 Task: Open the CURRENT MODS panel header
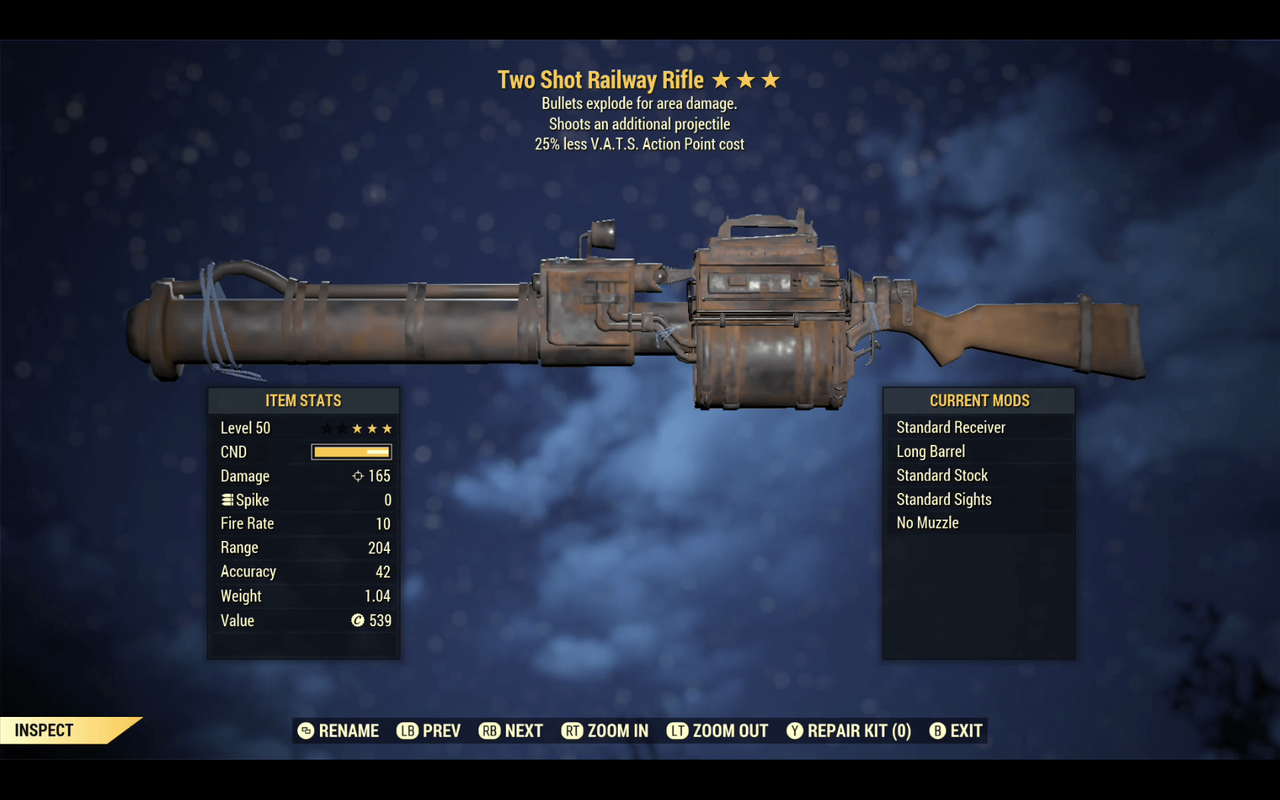pos(979,400)
